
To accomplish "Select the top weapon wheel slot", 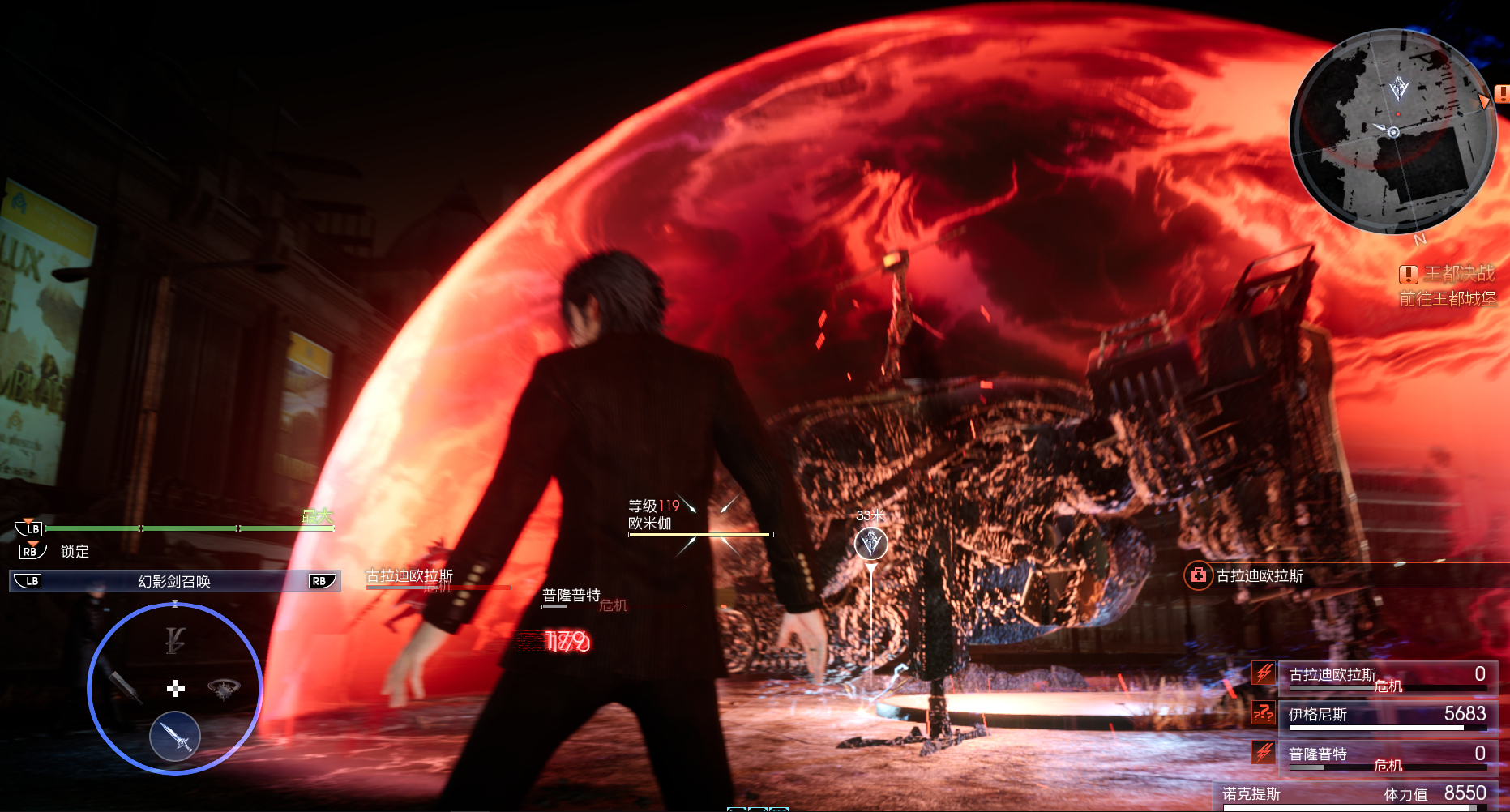I will 175,640.
